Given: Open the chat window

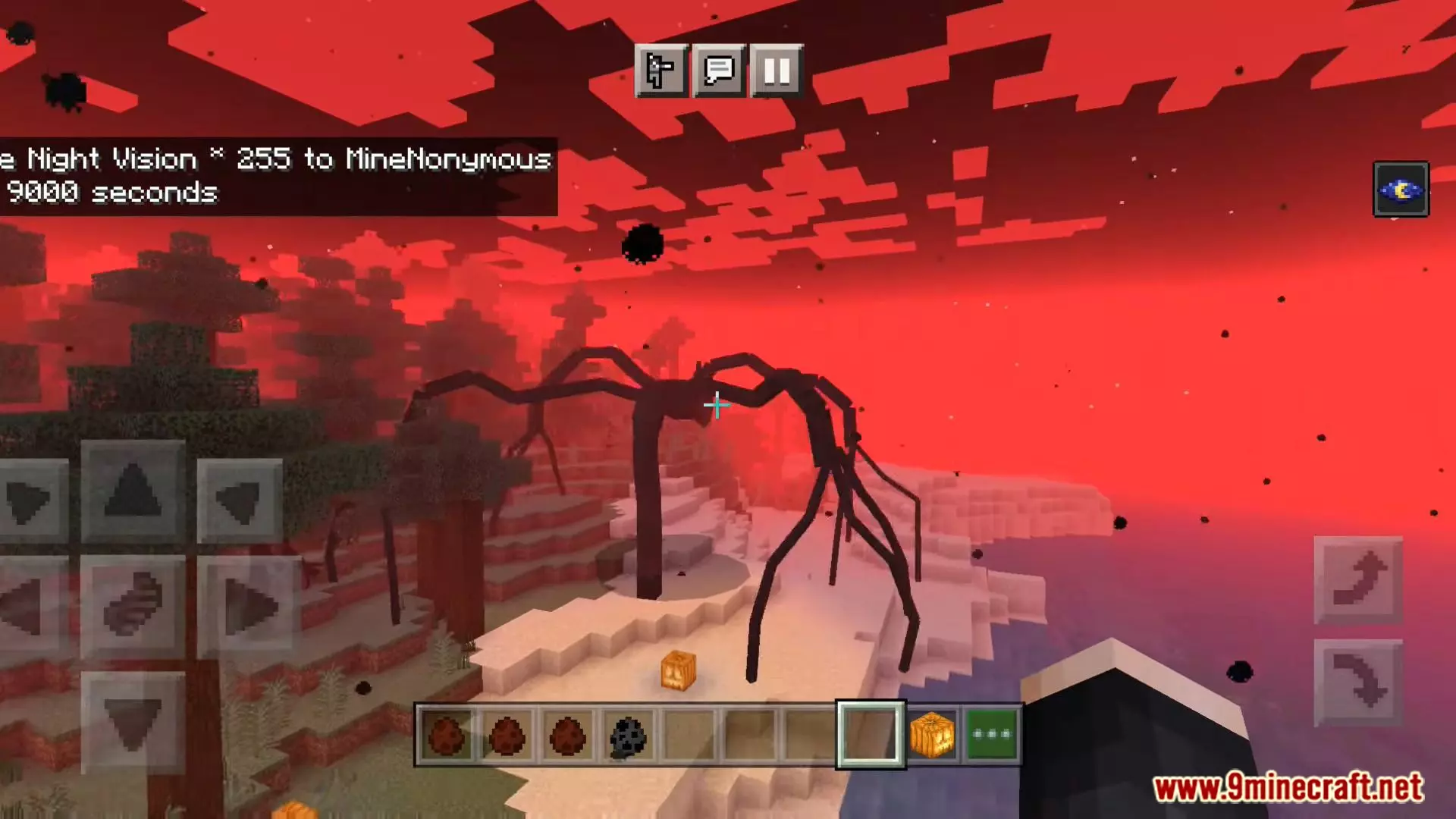Looking at the screenshot, I should pos(719,71).
